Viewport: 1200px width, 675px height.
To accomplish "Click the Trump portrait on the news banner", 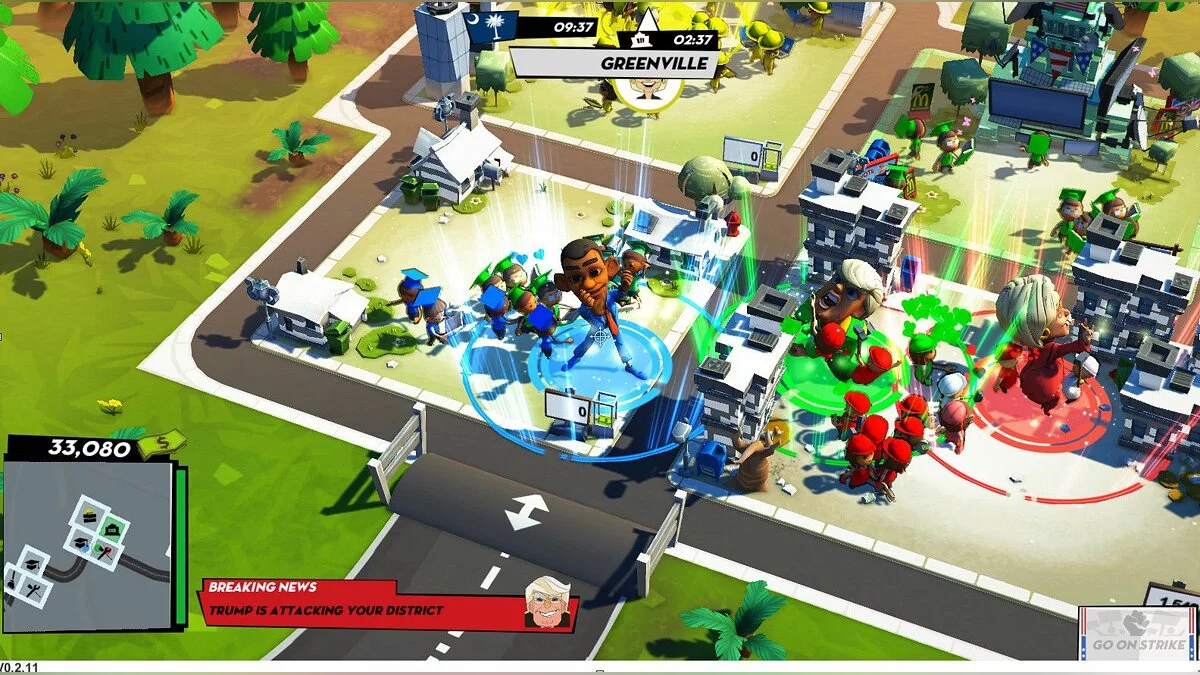I will click(x=547, y=604).
